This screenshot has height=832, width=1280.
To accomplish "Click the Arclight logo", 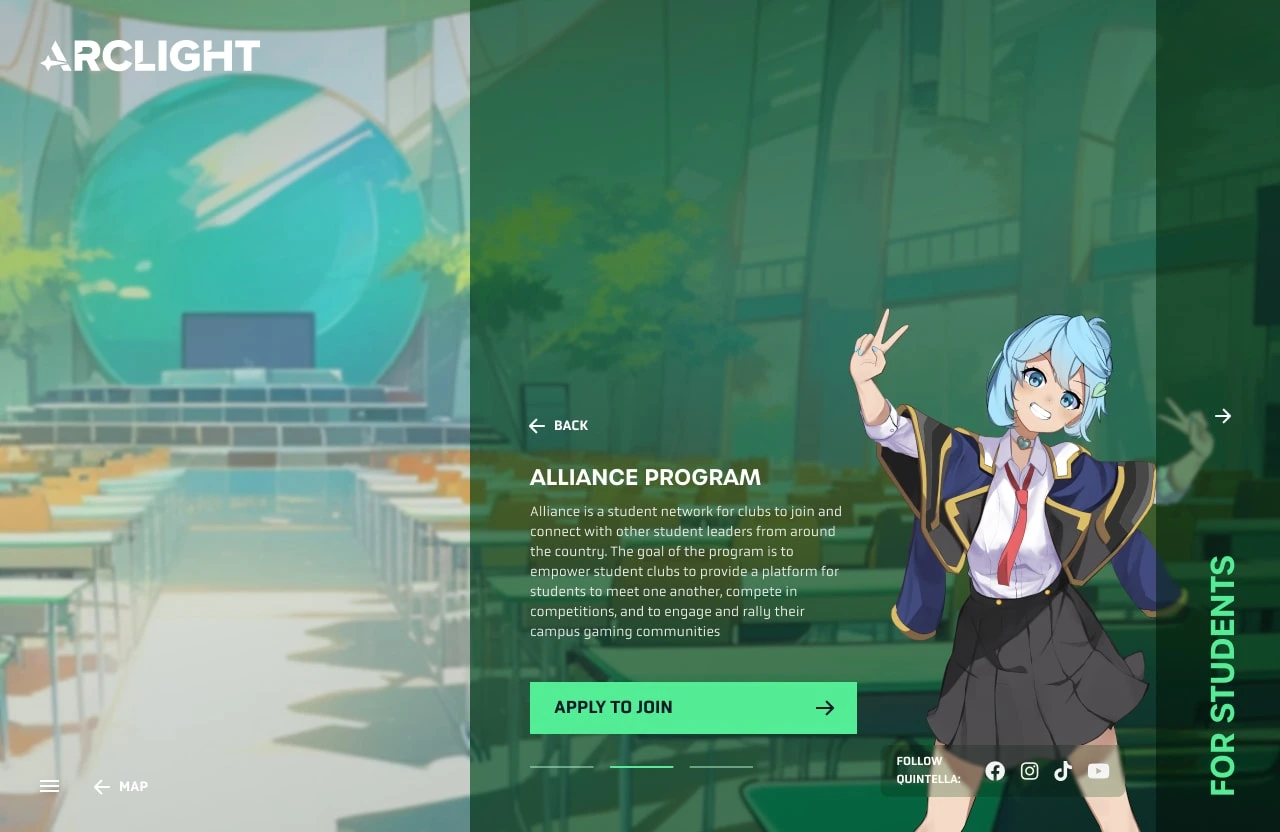I will (150, 56).
